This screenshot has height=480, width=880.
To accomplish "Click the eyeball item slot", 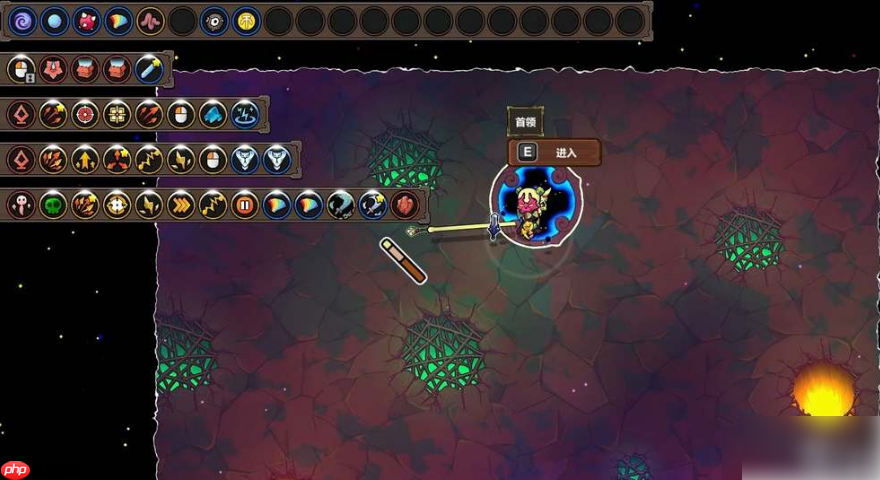I will [215, 20].
